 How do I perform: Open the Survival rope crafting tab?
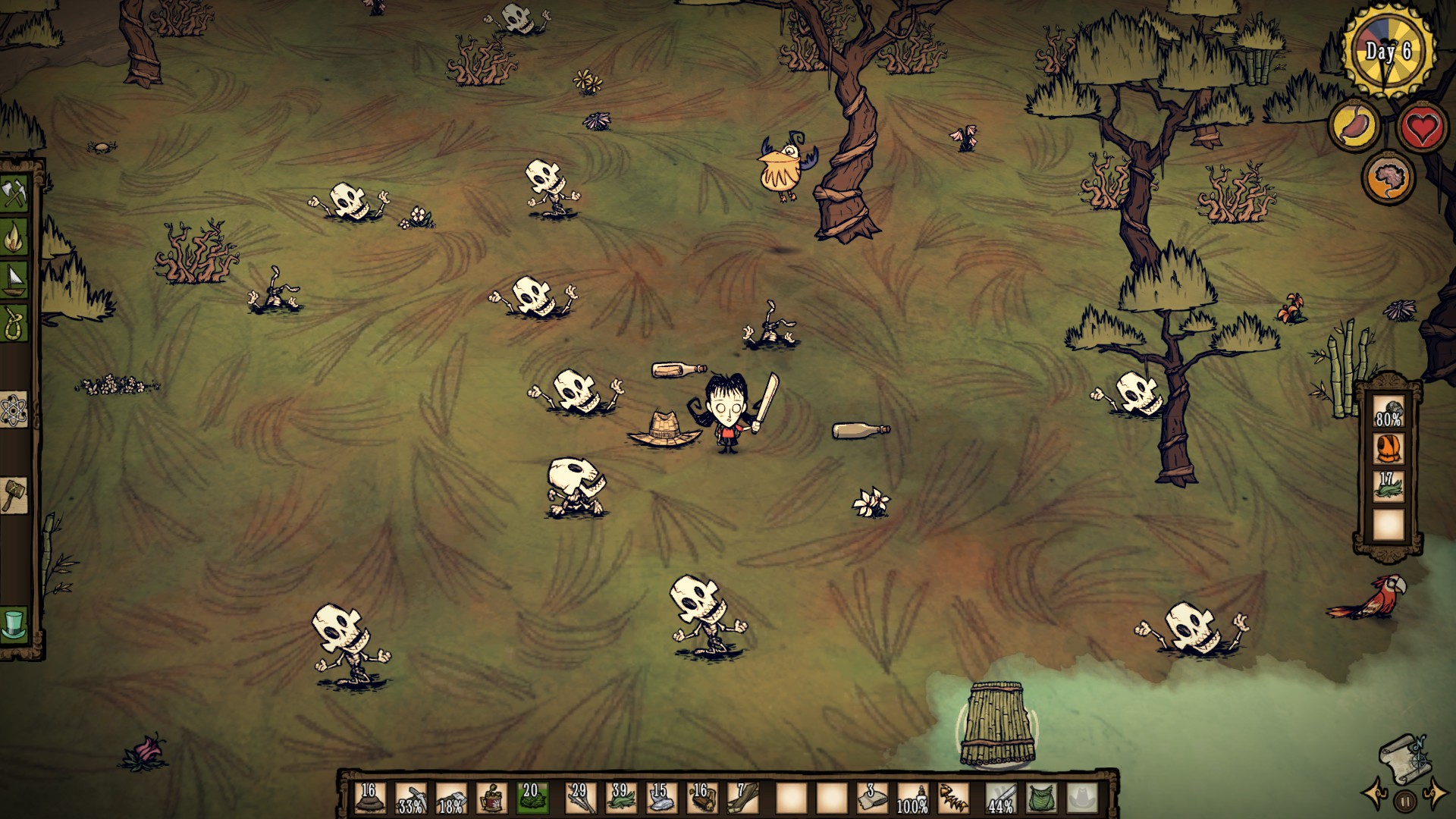coord(14,322)
